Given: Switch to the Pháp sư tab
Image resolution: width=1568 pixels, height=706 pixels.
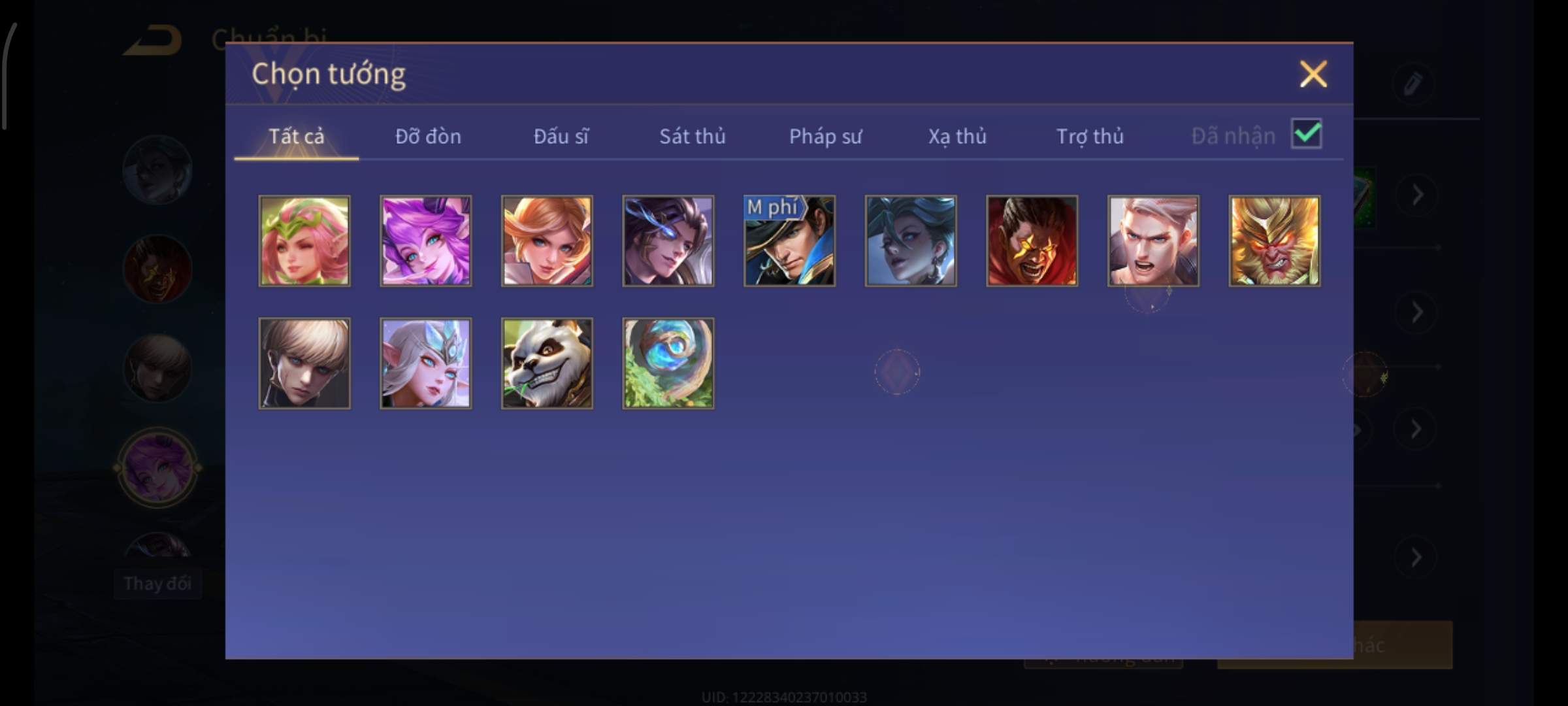Looking at the screenshot, I should (x=825, y=136).
